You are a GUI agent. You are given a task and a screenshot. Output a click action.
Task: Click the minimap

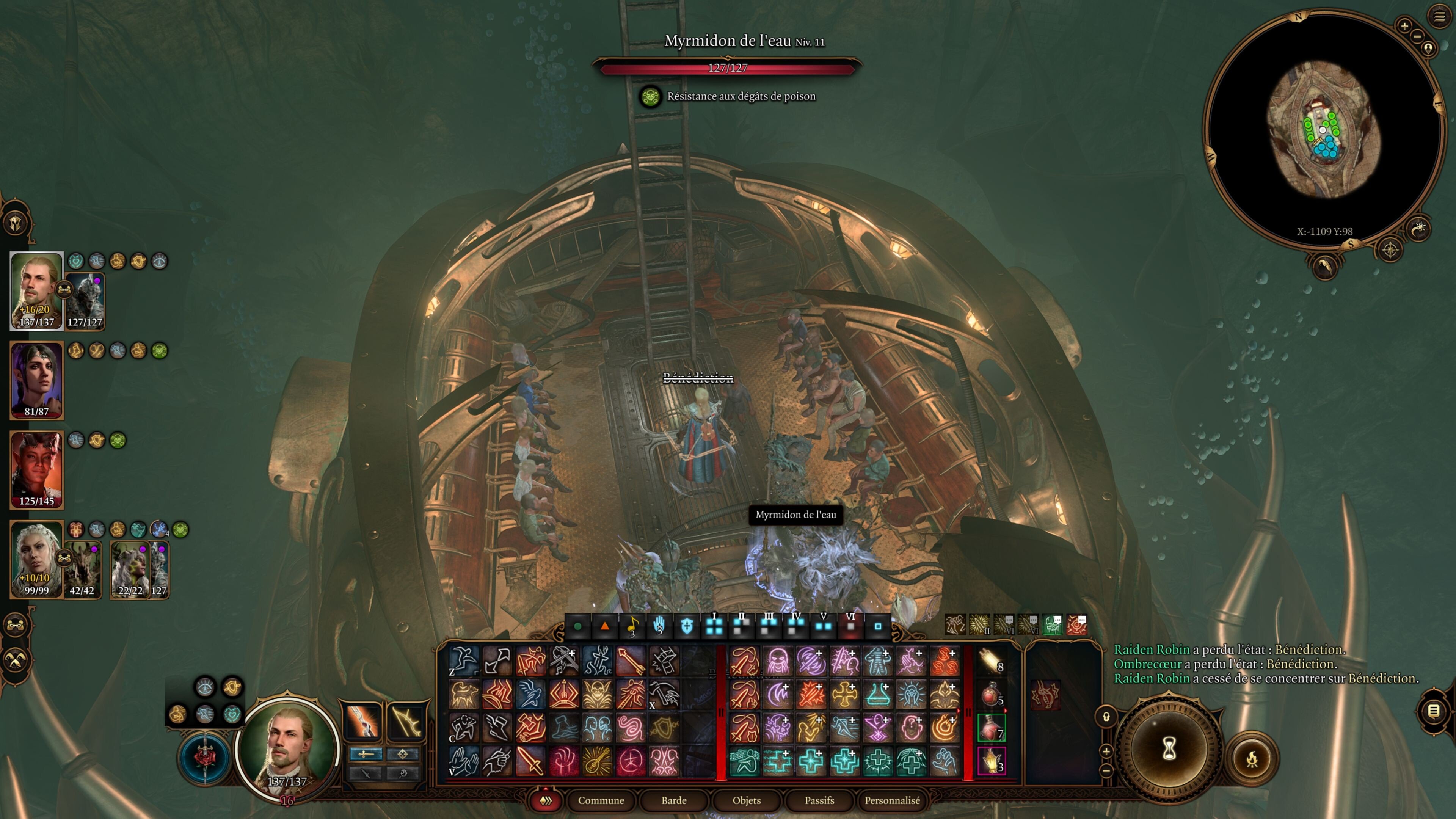(1323, 130)
